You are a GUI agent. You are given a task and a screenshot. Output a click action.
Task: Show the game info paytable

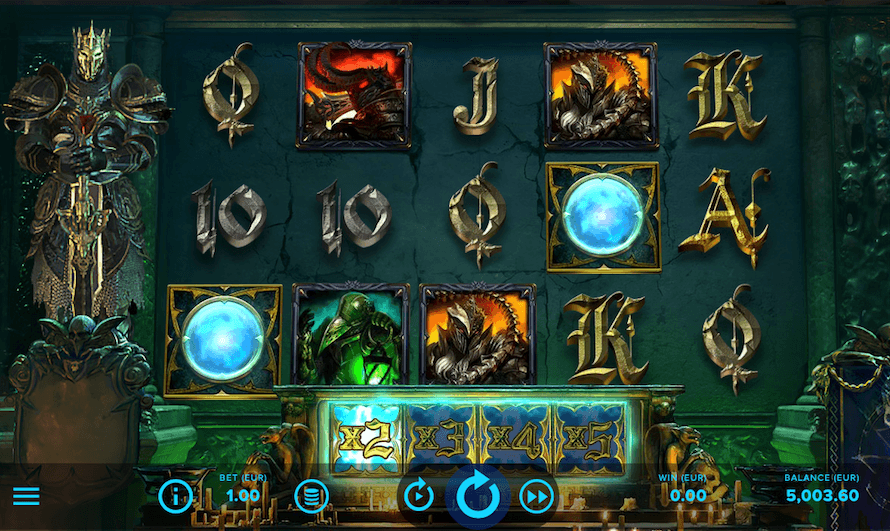175,496
